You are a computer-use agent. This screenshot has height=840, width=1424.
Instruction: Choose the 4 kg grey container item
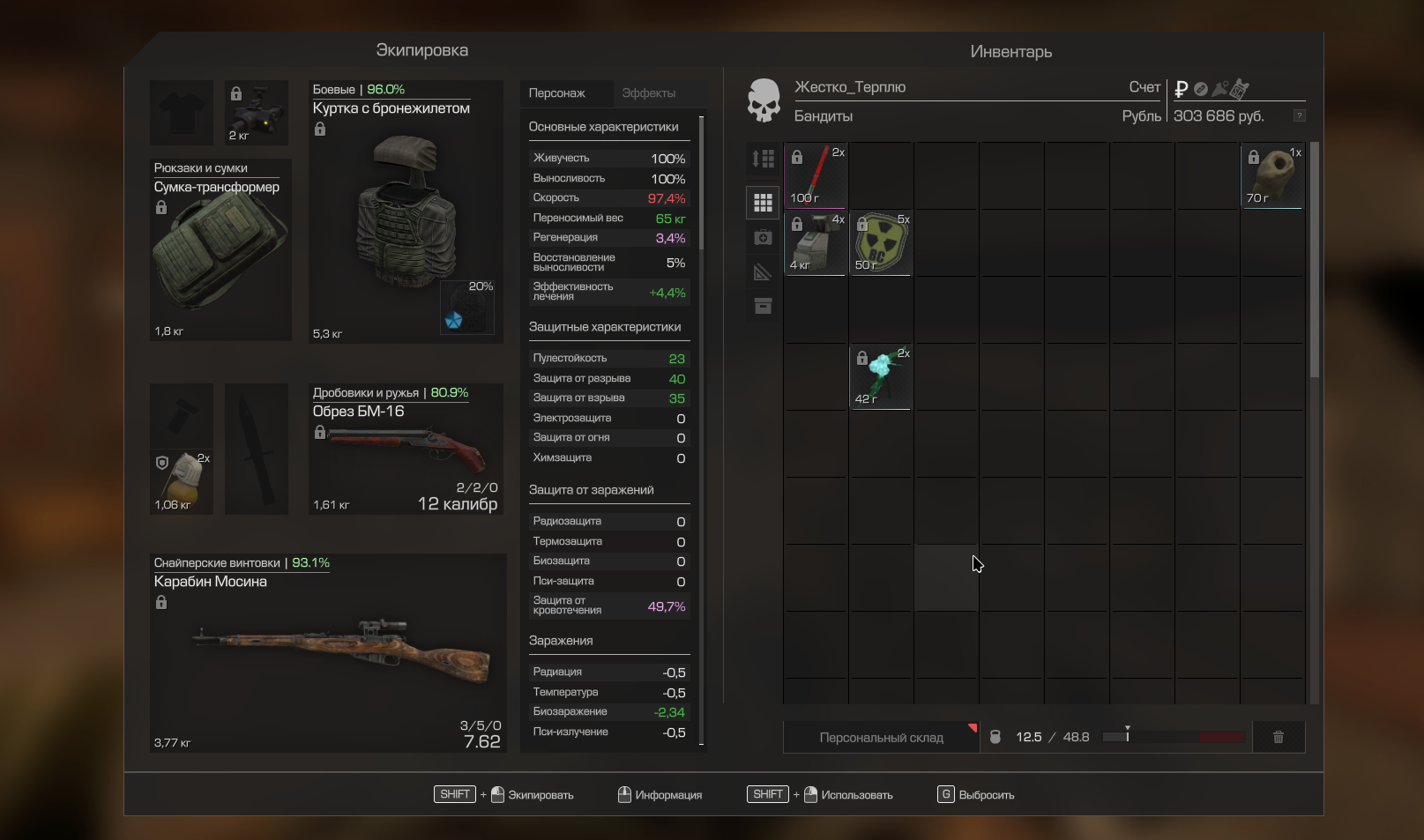[816, 242]
